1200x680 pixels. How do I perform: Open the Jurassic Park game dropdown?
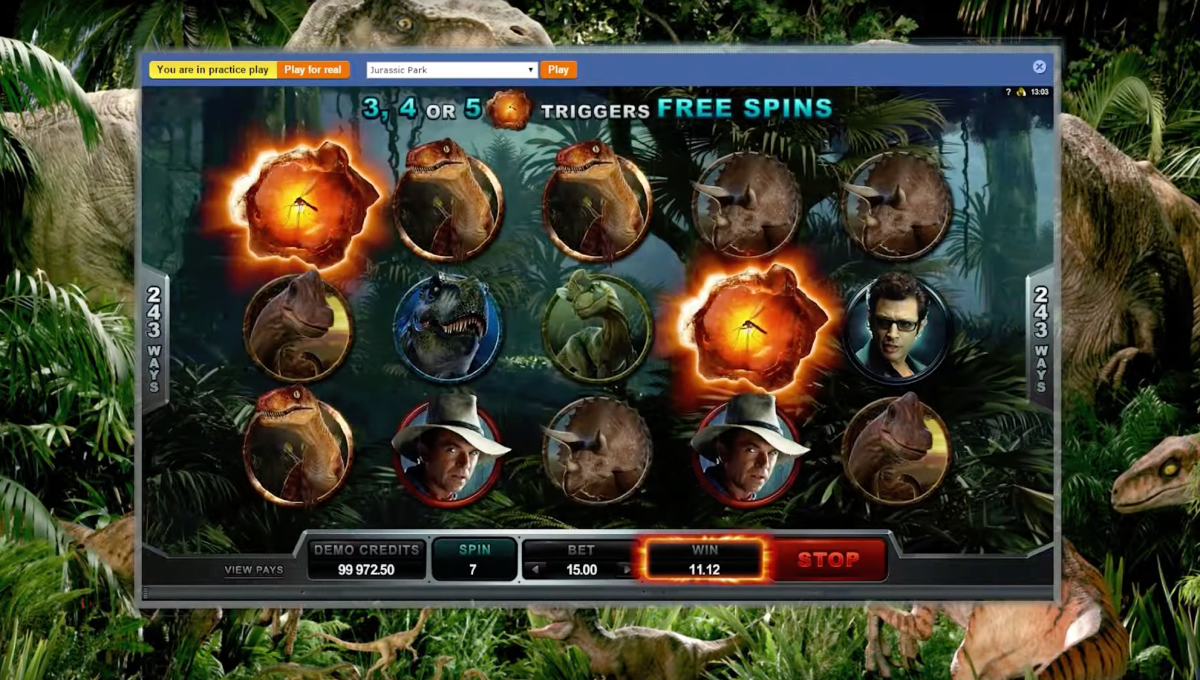452,70
